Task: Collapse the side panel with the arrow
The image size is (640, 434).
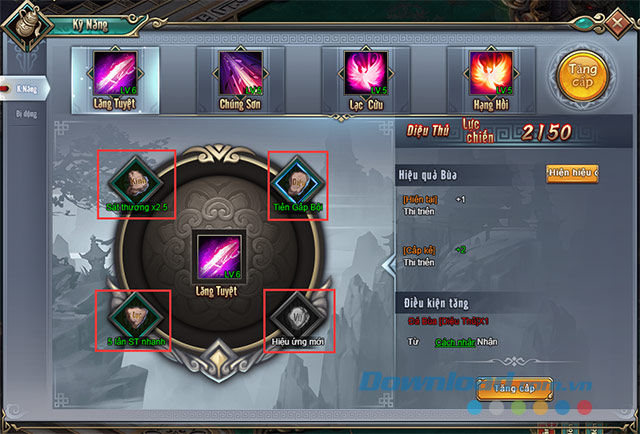Action: tap(389, 264)
